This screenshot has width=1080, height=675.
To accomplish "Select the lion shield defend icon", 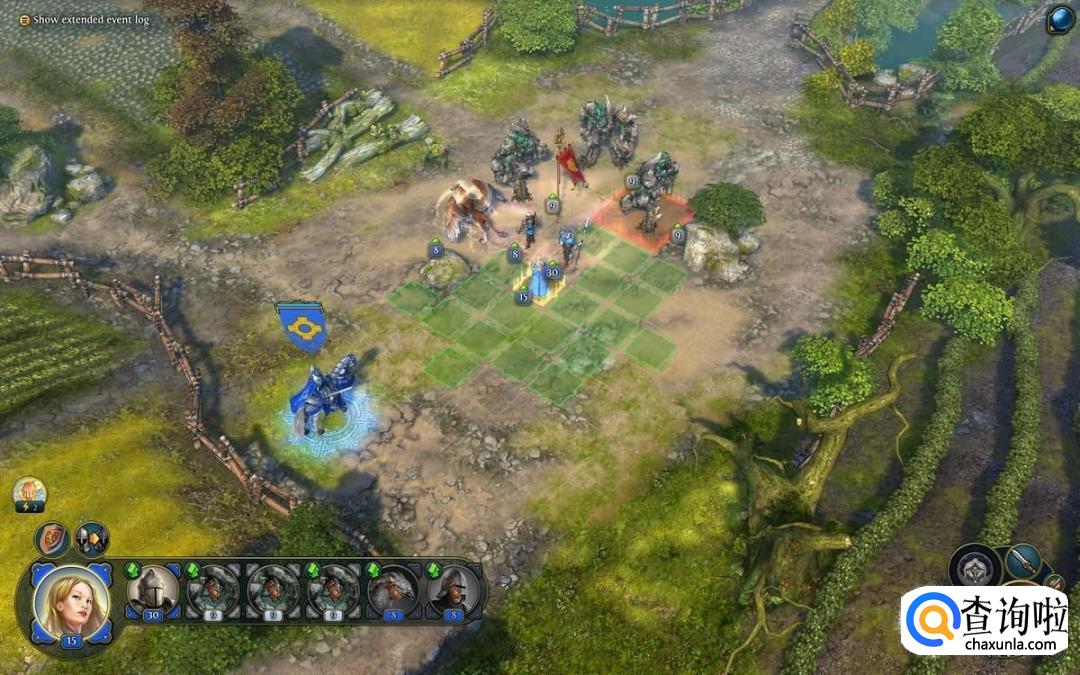I will (52, 539).
